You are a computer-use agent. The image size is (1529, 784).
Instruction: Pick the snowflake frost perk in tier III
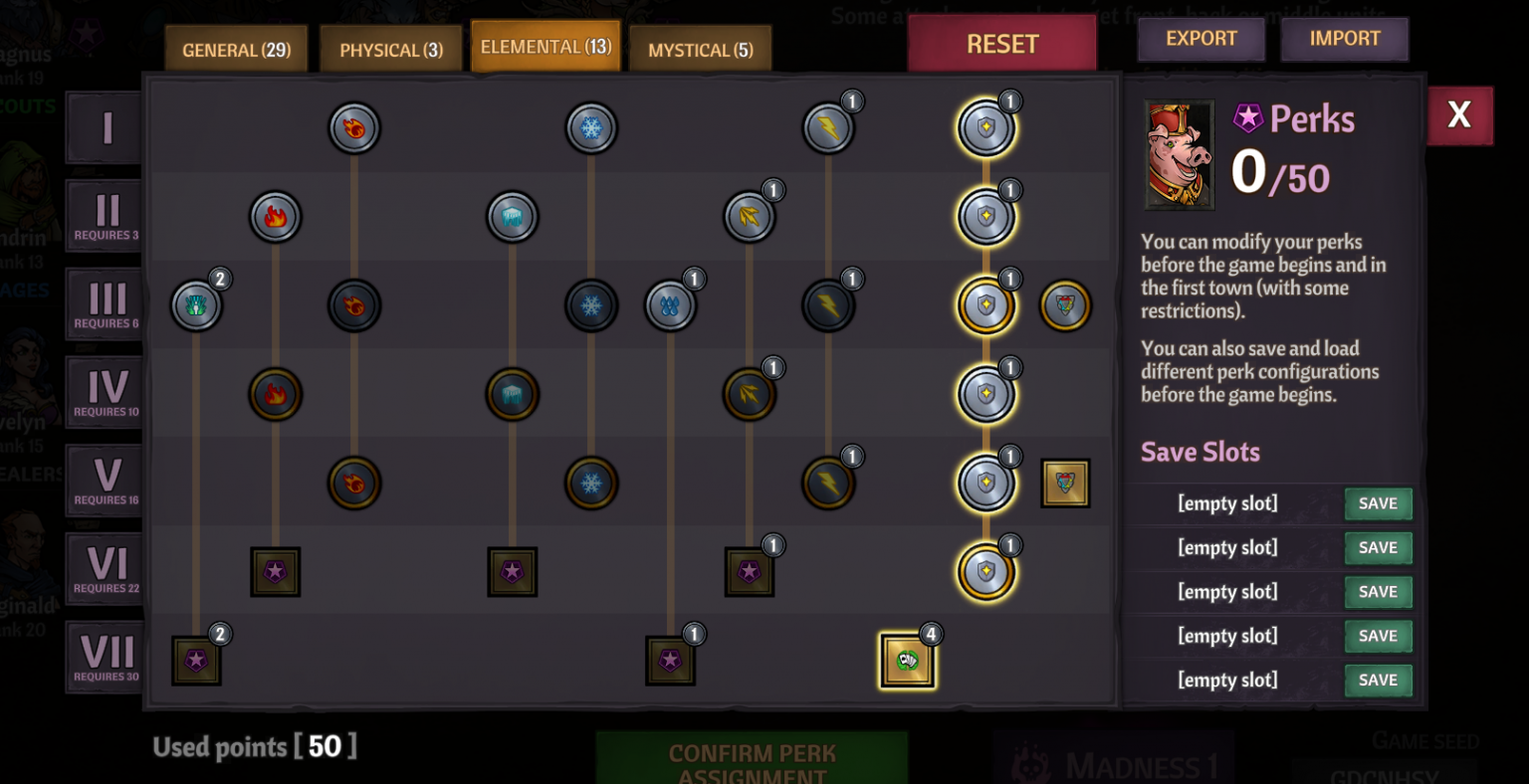pos(591,305)
